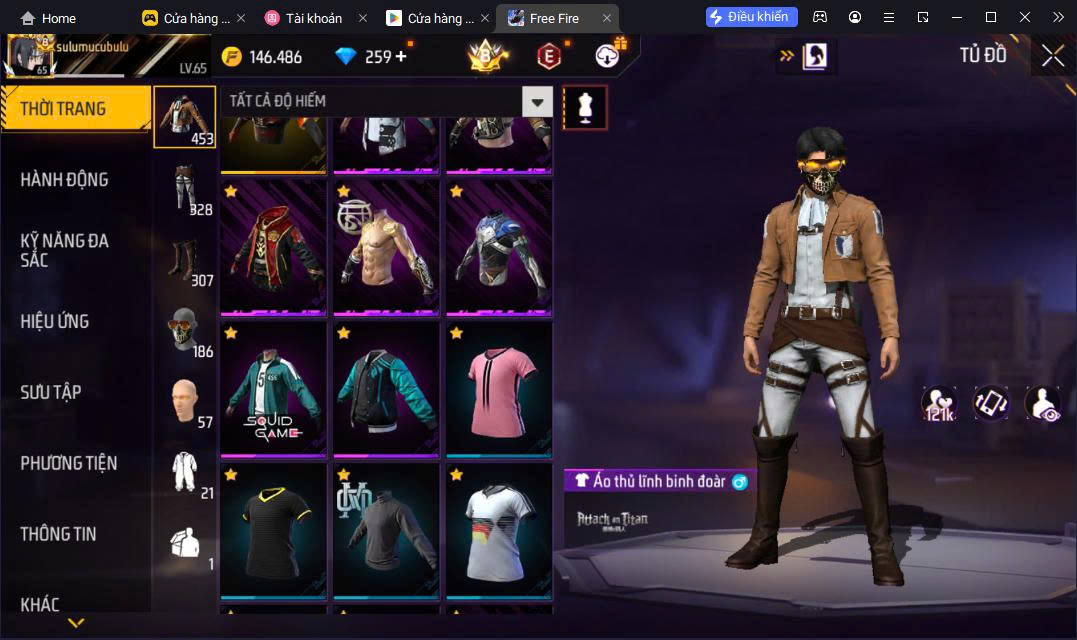The height and width of the screenshot is (640, 1077).
Task: Open the Thông Tin section
Action: coord(58,534)
